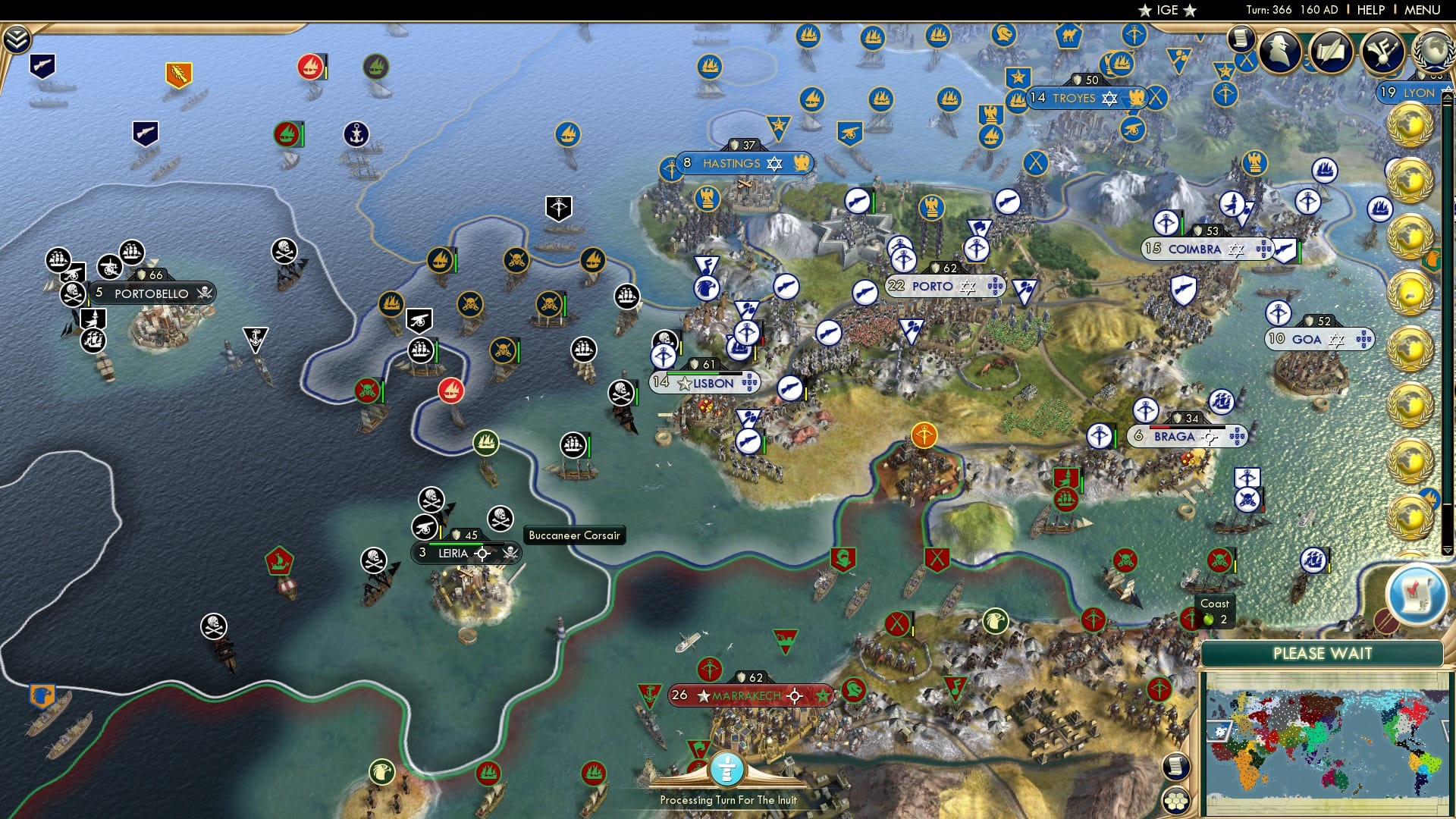Image resolution: width=1456 pixels, height=819 pixels.
Task: Open the IGE editor from the top bar
Action: pyautogui.click(x=1166, y=10)
